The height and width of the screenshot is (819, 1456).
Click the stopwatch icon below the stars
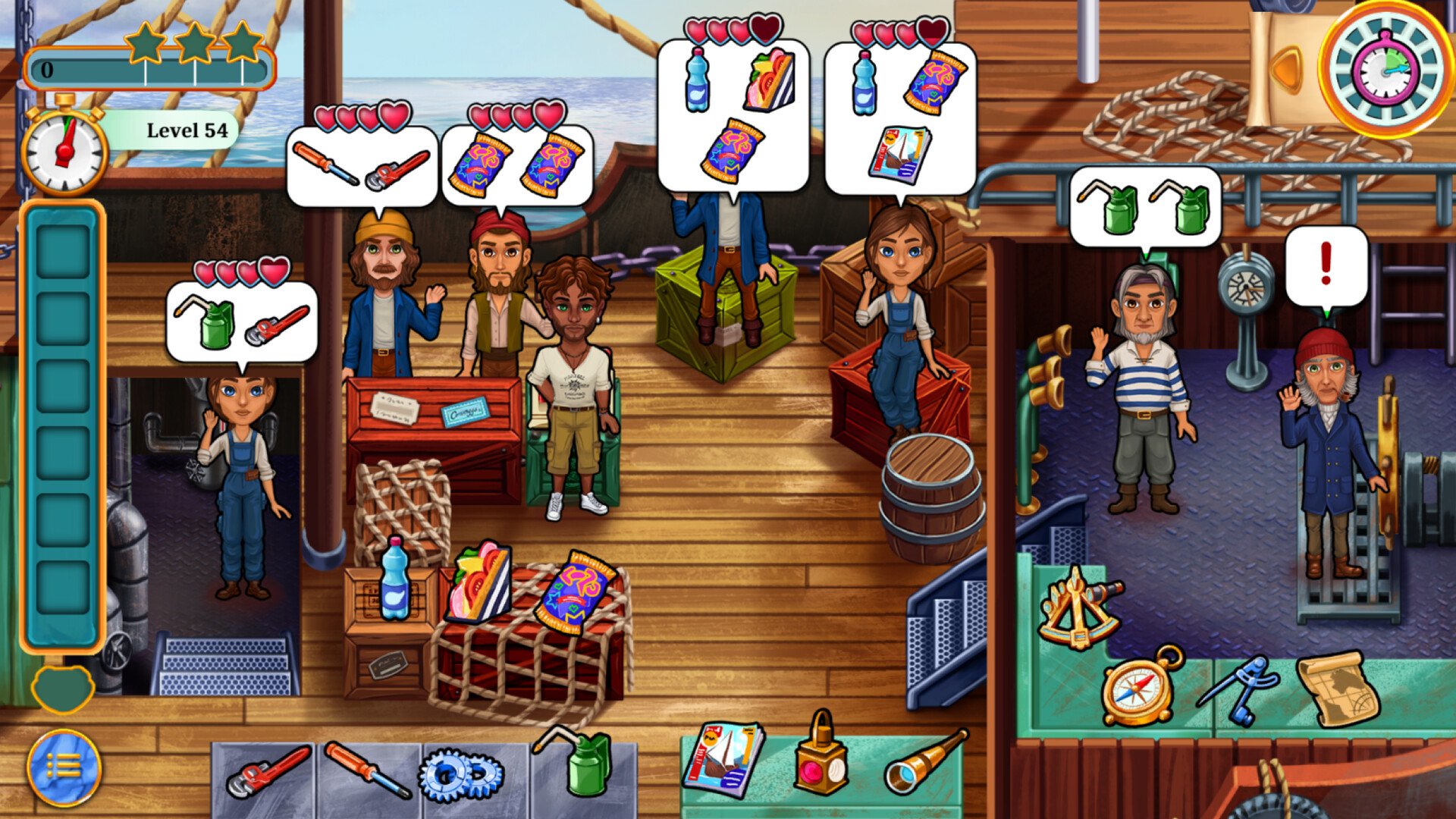[62, 150]
